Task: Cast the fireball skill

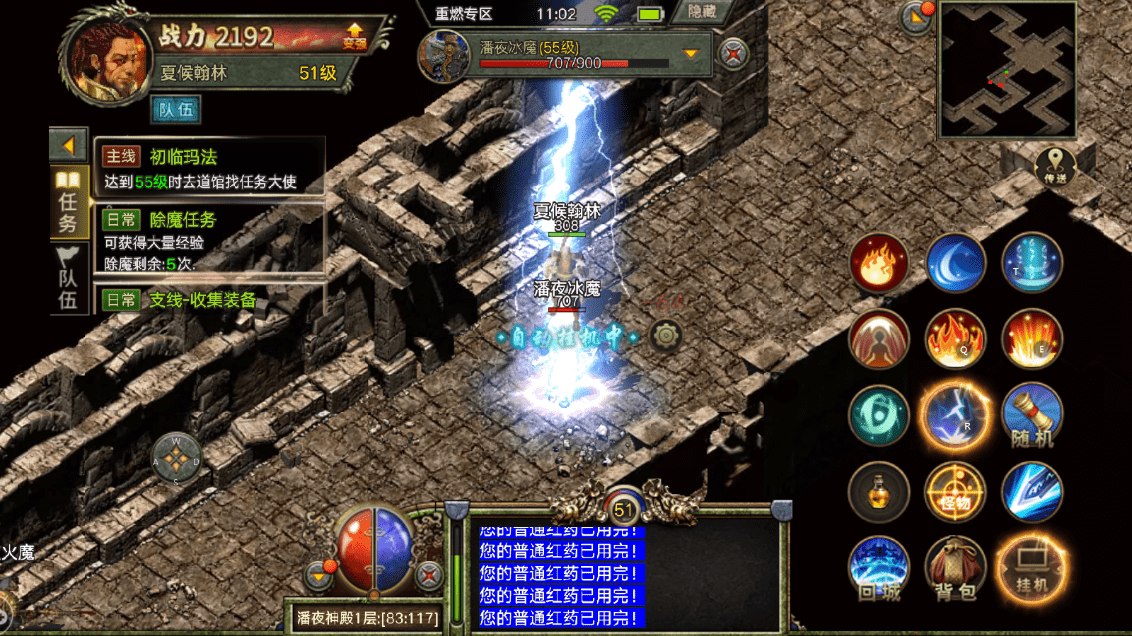Action: point(879,263)
